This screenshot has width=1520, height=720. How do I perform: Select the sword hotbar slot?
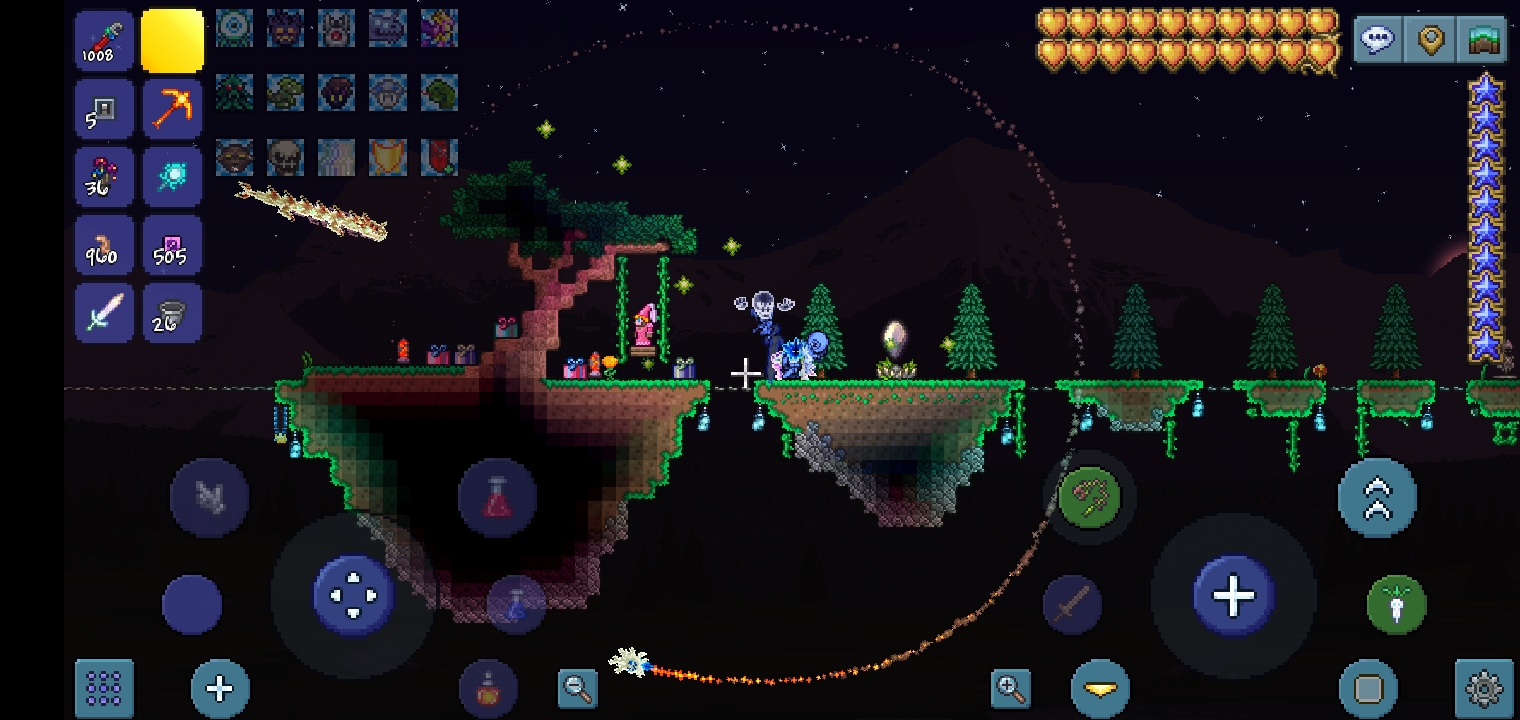[104, 313]
